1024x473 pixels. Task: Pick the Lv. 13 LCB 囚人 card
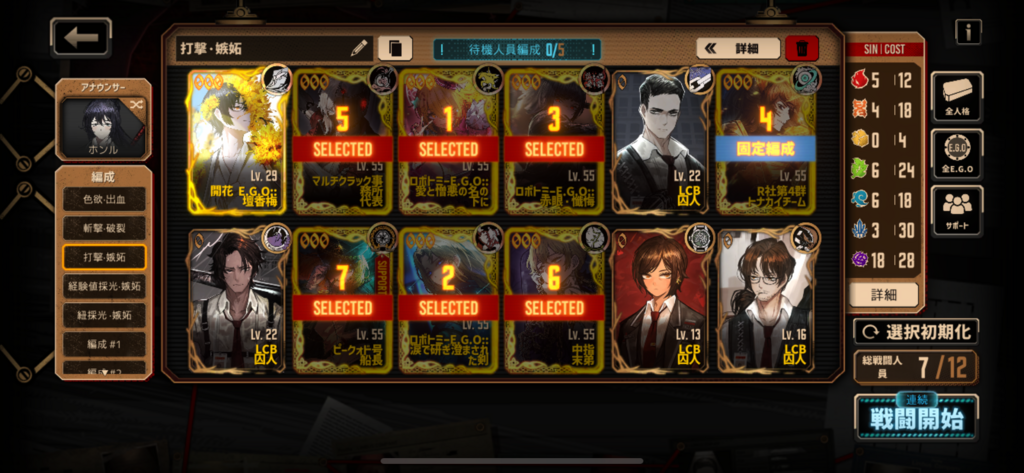tap(659, 300)
